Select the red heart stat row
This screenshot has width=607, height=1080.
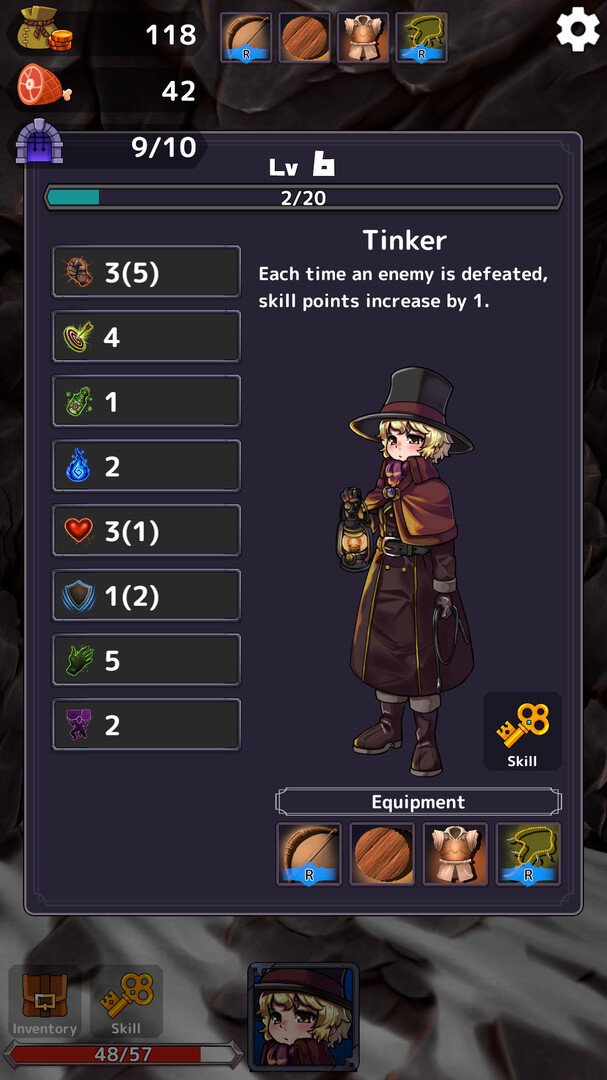(x=146, y=531)
